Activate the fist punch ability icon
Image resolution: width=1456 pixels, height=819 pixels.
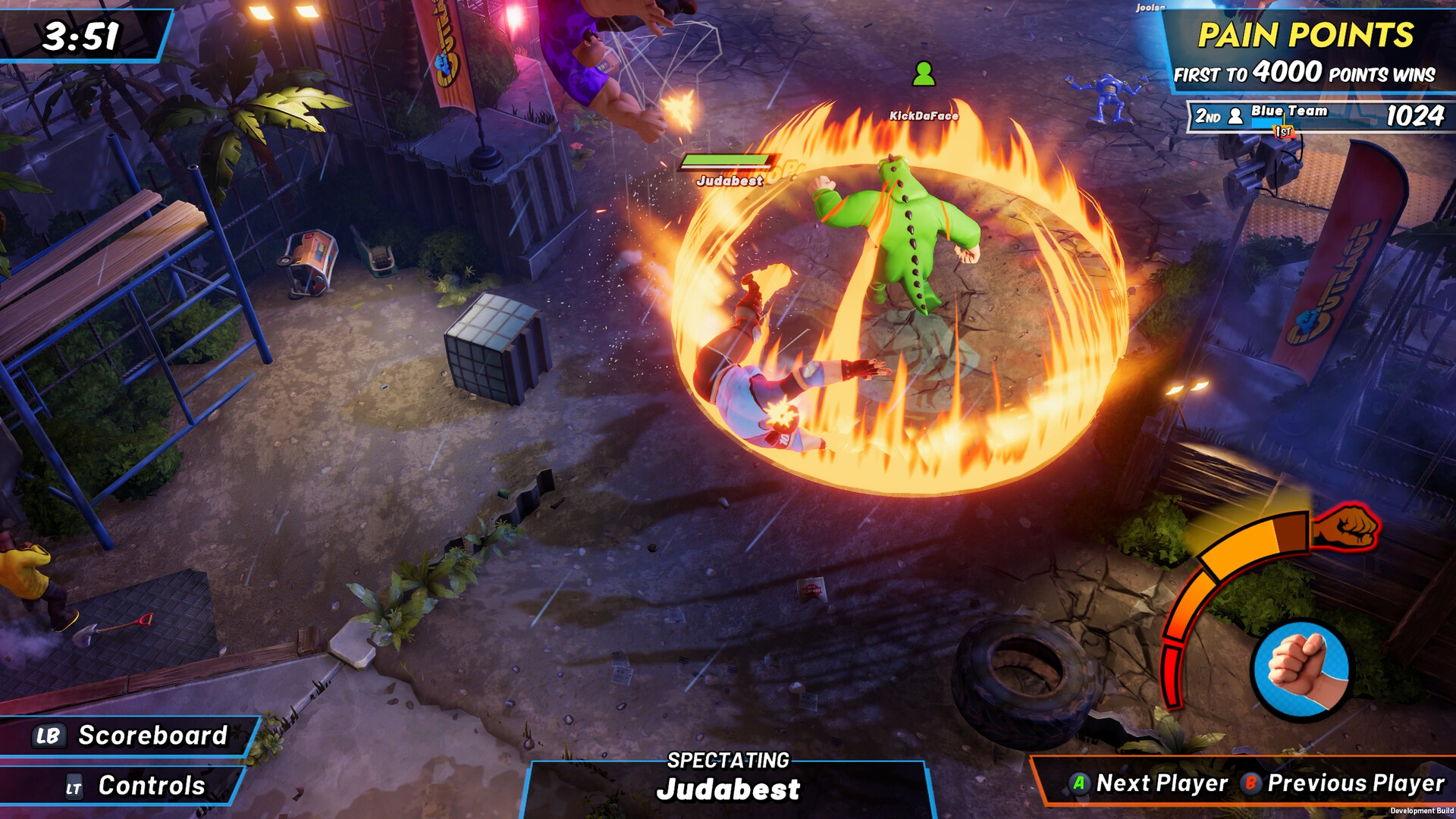coord(1301,669)
